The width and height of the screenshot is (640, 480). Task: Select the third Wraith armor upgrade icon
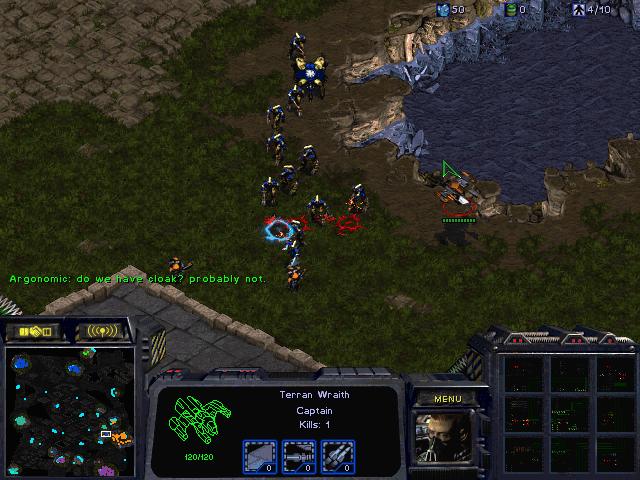335,456
